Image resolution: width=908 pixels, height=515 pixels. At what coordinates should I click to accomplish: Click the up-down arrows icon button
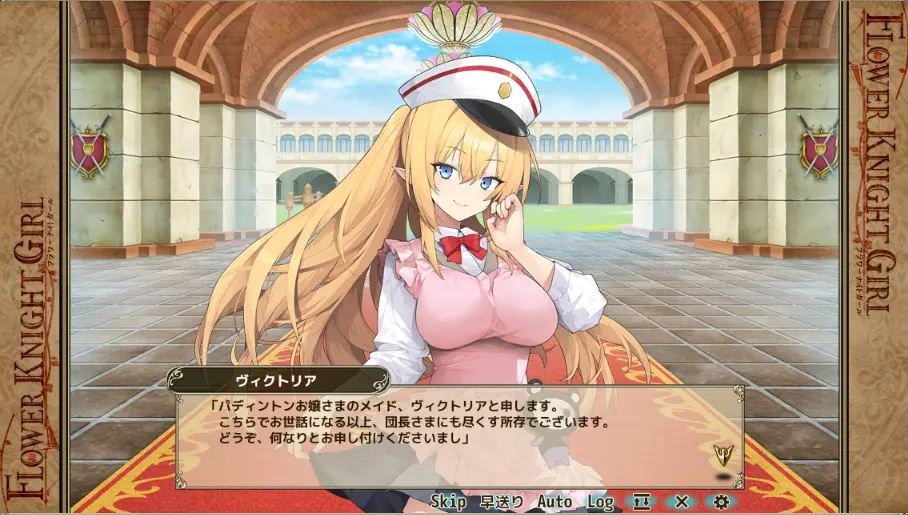(x=640, y=501)
